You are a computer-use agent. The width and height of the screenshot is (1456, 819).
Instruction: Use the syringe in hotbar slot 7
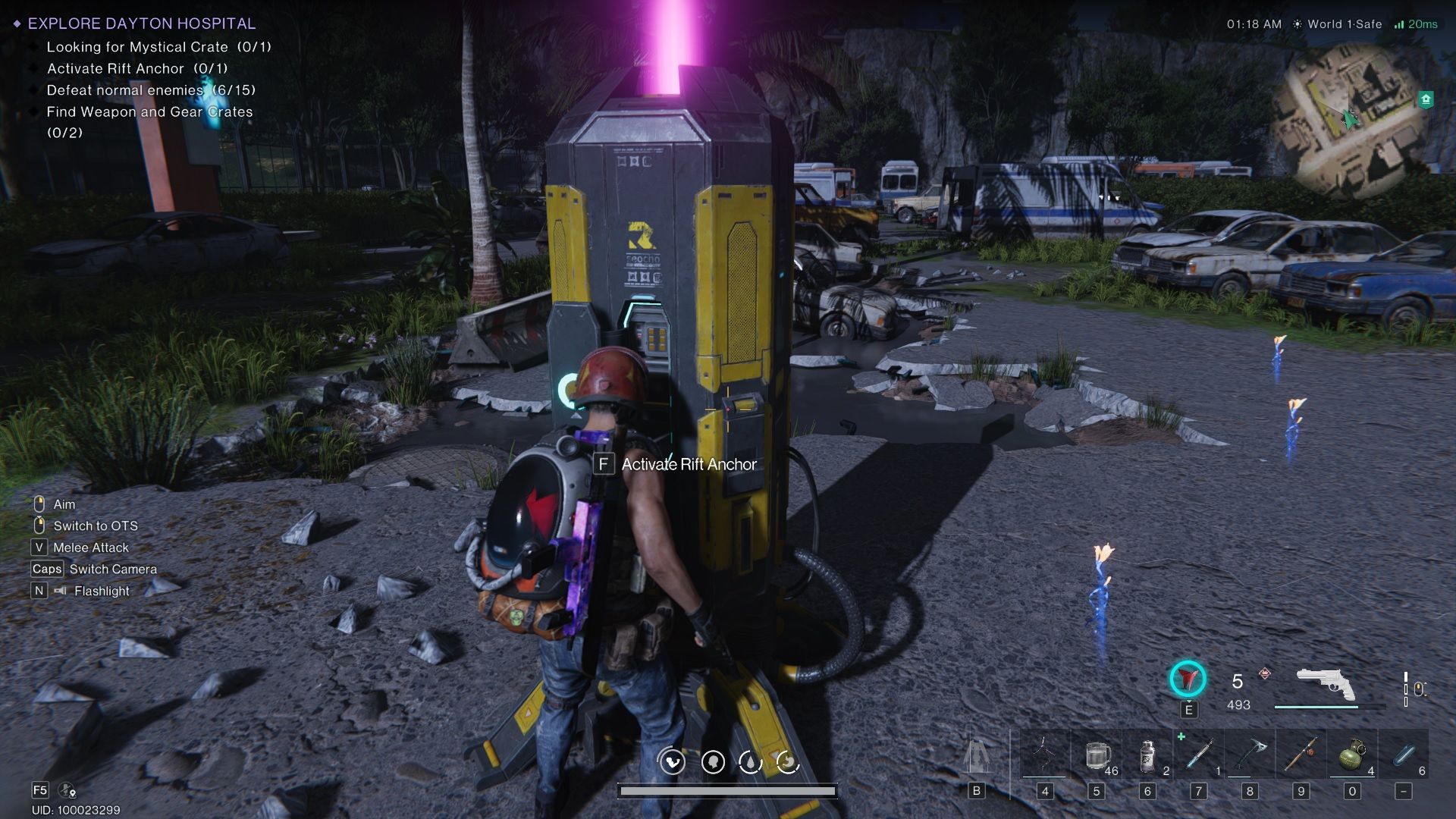click(1198, 755)
